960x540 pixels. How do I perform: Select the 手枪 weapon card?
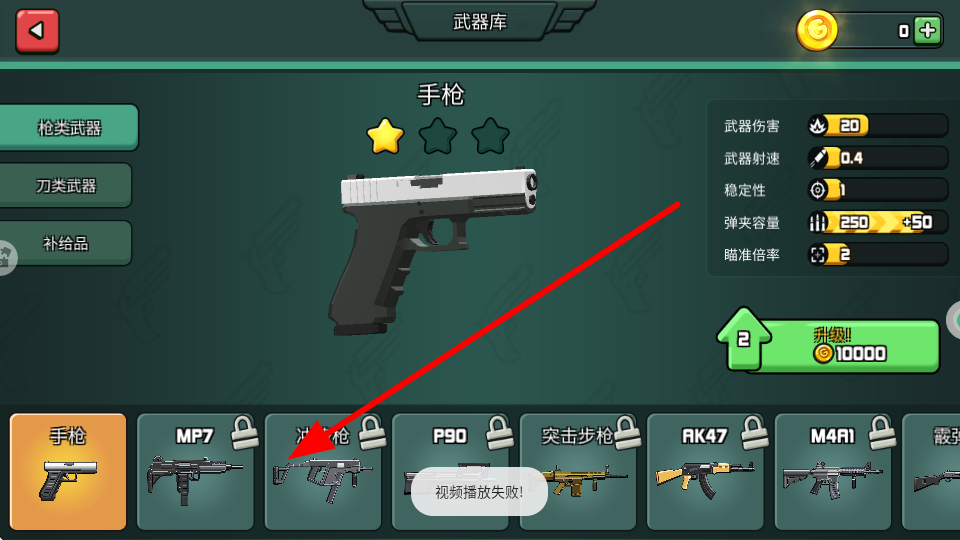[x=69, y=471]
